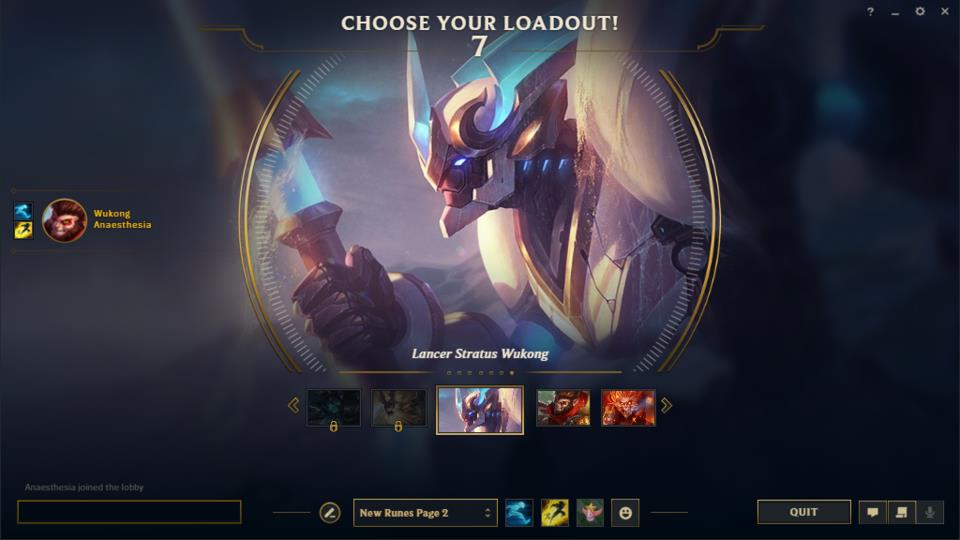Open the emote picker smiley button
This screenshot has height=540, width=960.
(625, 513)
